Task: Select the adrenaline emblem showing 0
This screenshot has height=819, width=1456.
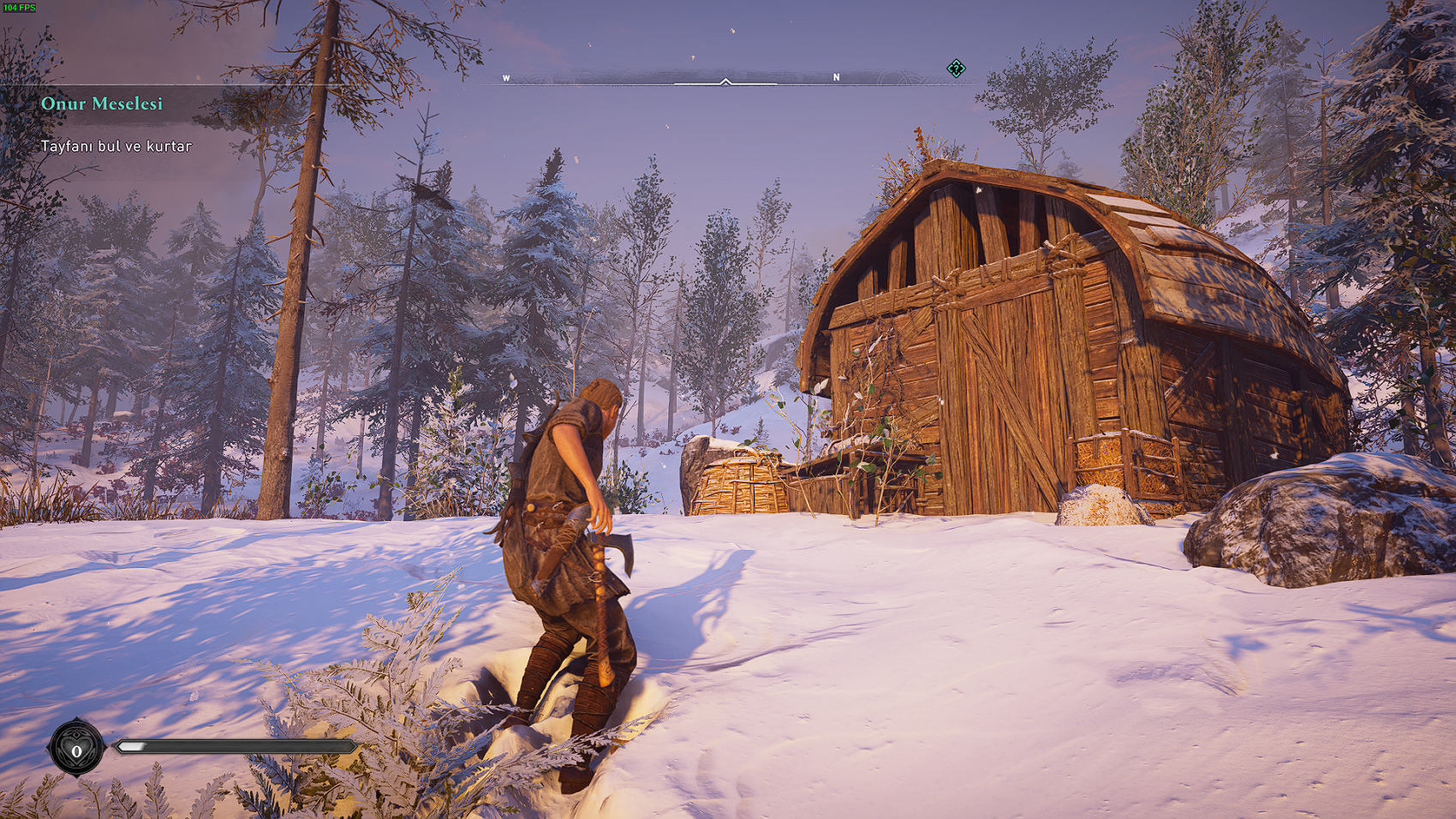Action: pos(76,749)
